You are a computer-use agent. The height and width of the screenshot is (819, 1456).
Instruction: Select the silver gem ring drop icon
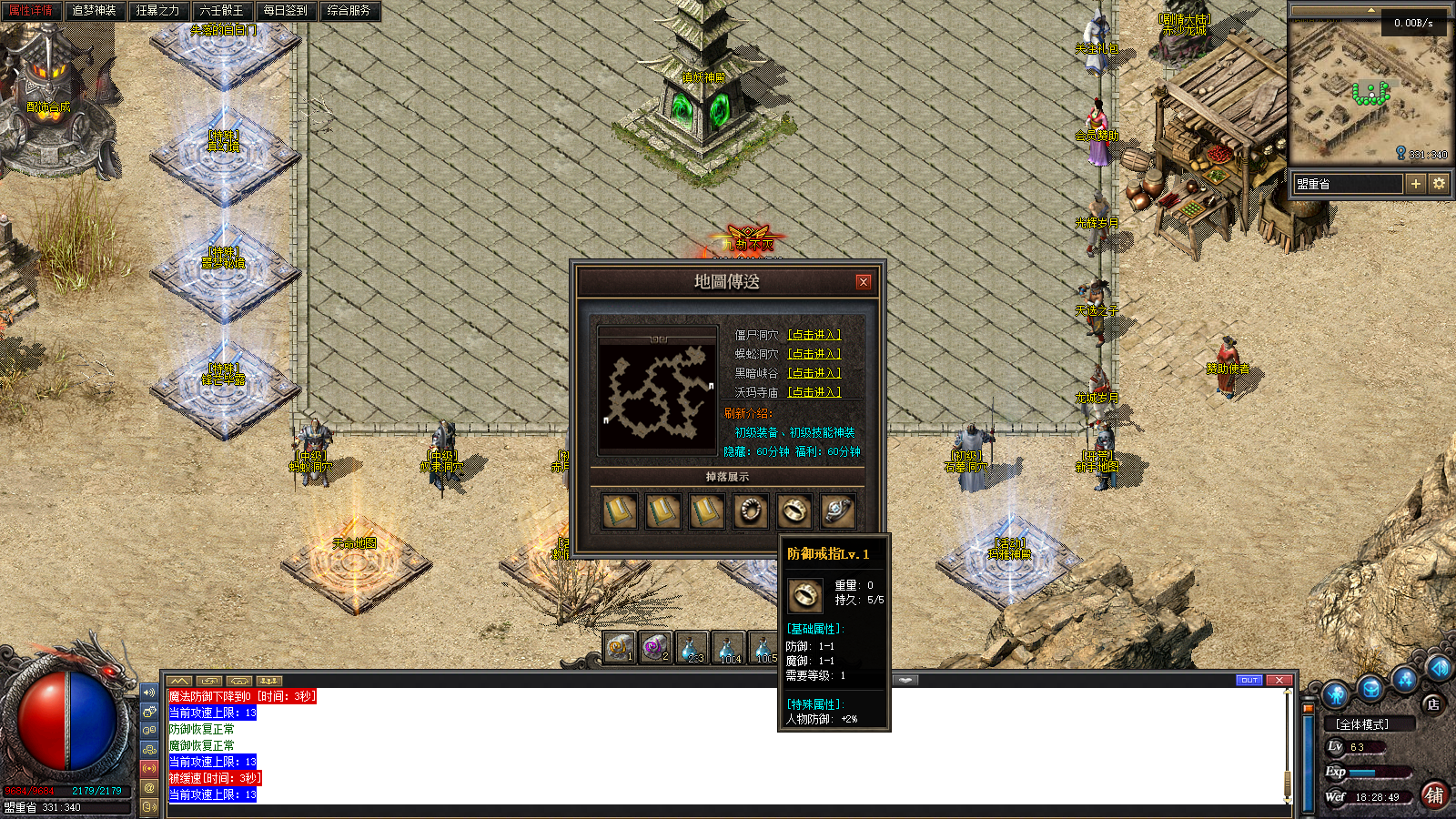point(837,511)
